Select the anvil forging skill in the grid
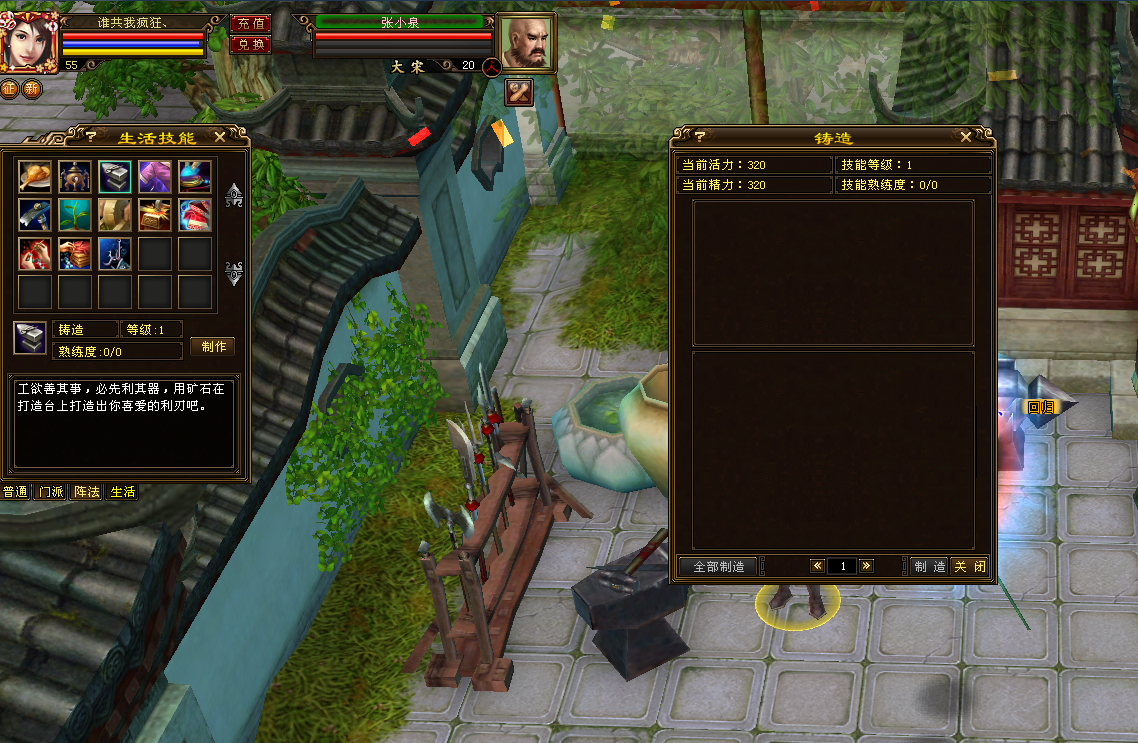 tap(115, 176)
